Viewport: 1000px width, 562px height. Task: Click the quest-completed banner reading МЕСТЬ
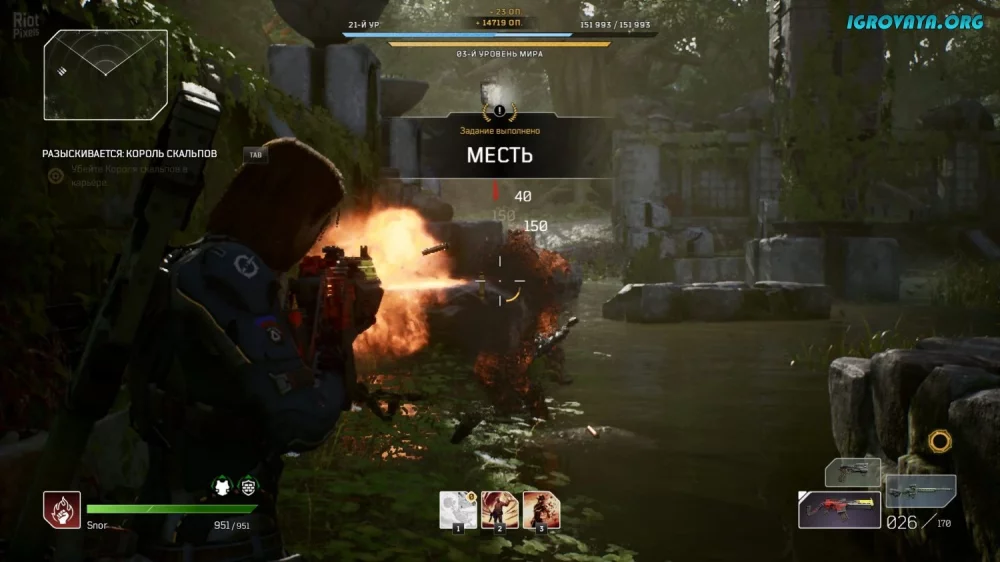pos(500,155)
